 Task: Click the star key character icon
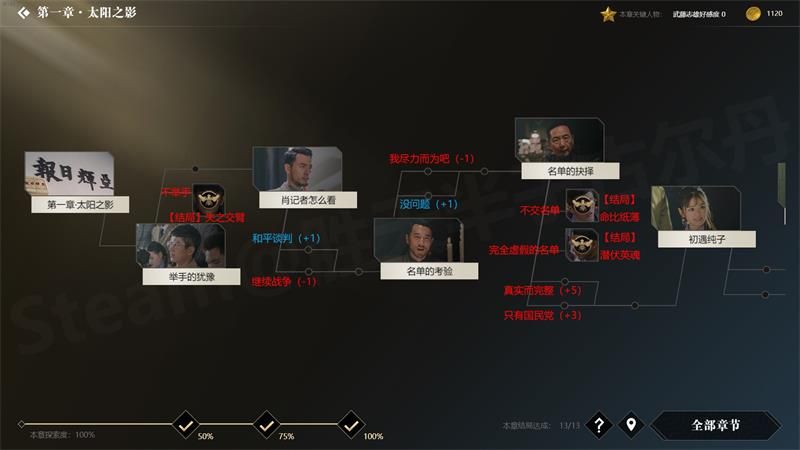click(x=607, y=14)
